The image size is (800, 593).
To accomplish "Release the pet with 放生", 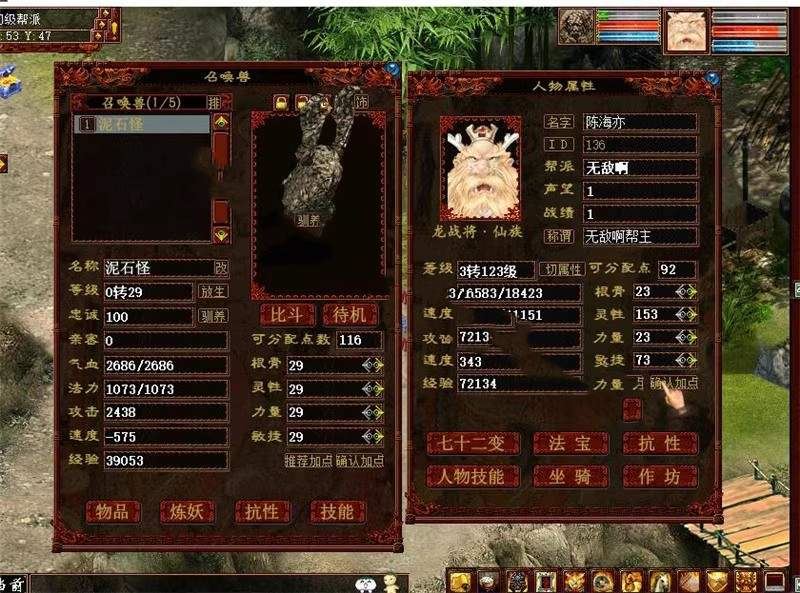I will 213,292.
